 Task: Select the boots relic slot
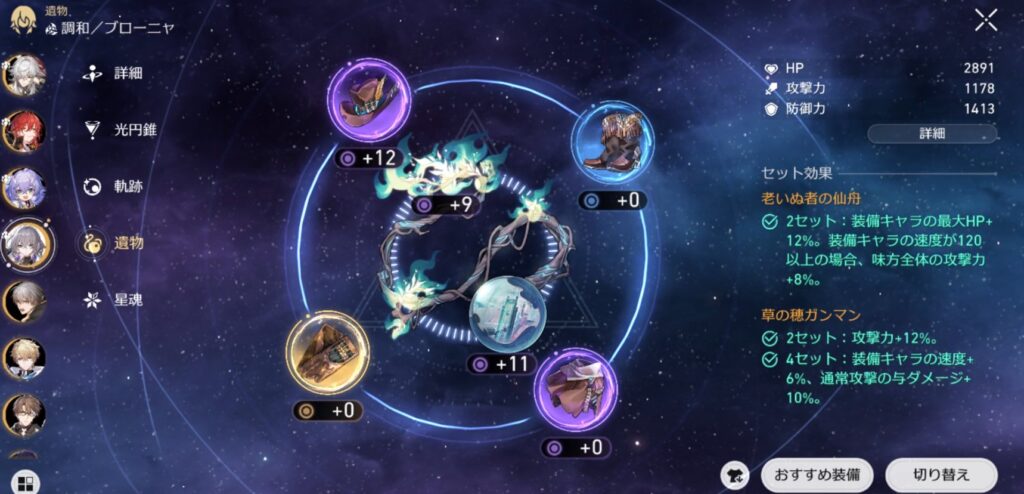tap(612, 144)
